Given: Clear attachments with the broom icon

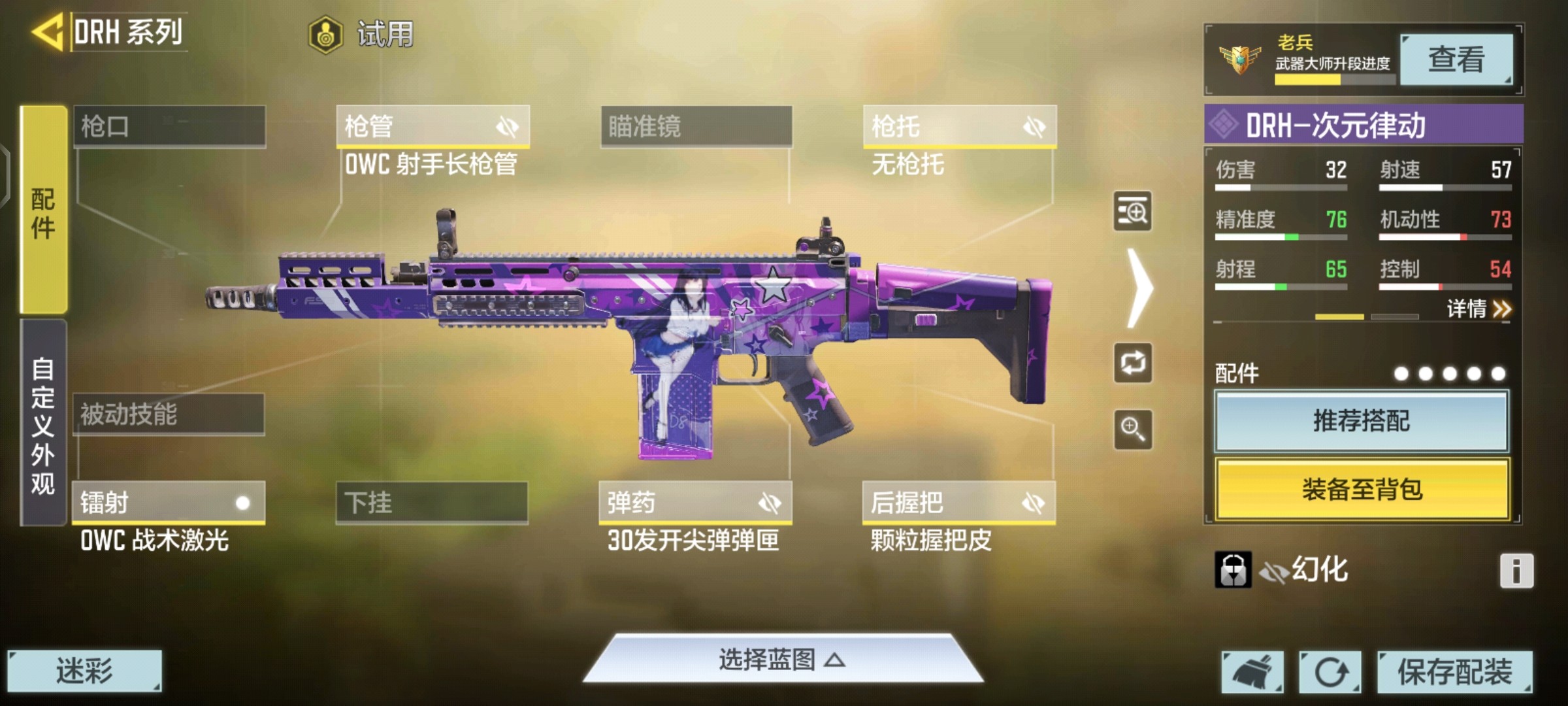Looking at the screenshot, I should coord(1252,671).
